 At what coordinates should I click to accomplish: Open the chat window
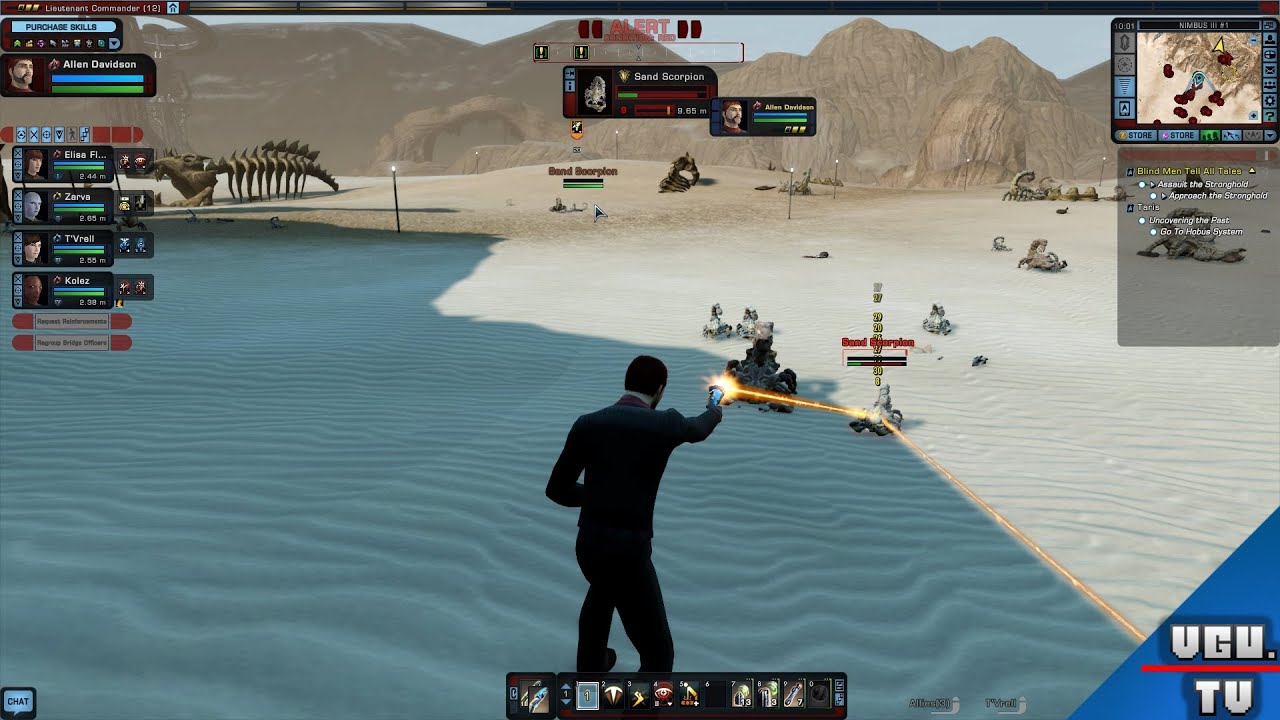pos(18,702)
